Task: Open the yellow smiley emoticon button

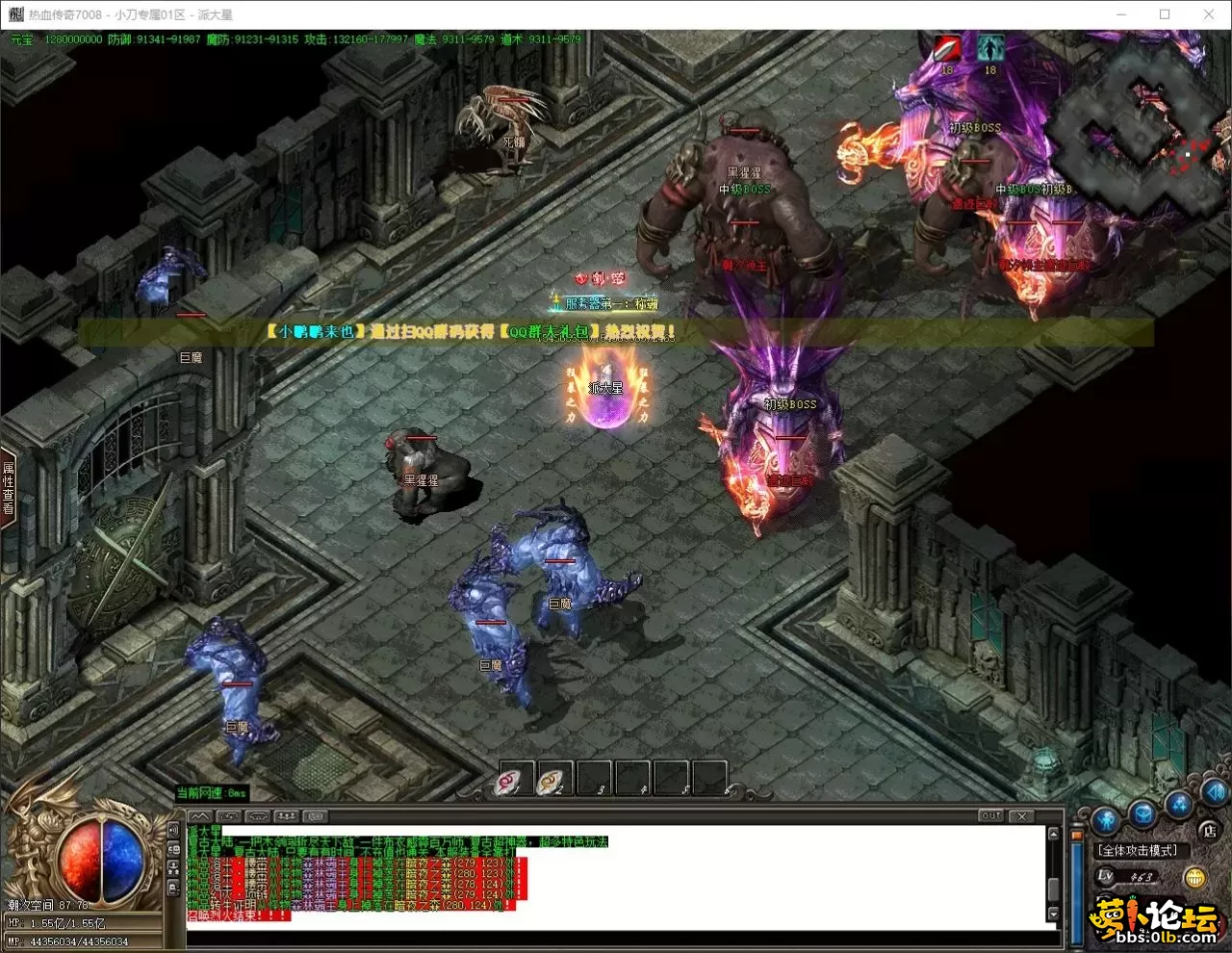Action: (x=1194, y=877)
